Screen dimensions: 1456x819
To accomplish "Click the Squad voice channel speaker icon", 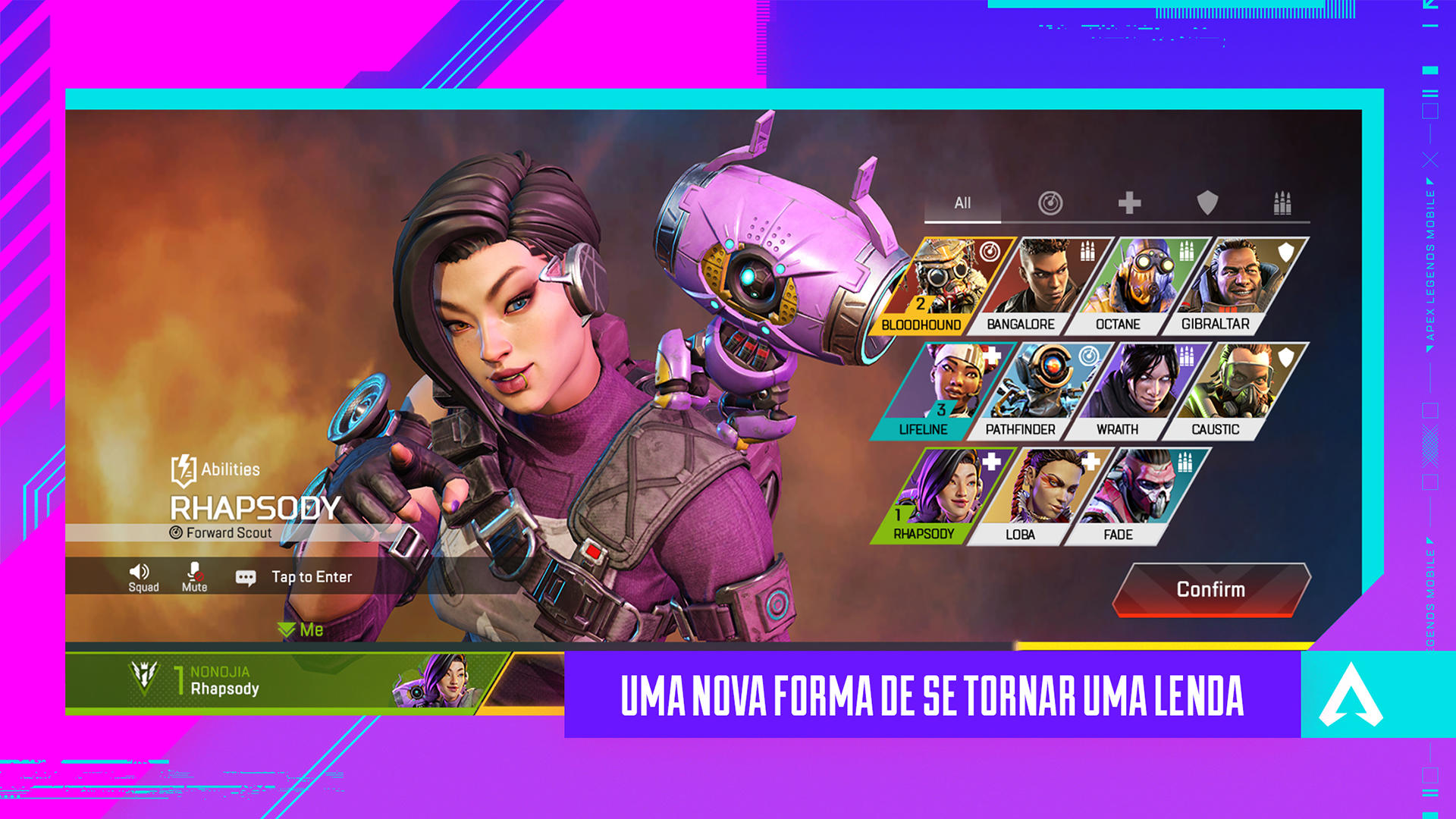I will coord(141,571).
